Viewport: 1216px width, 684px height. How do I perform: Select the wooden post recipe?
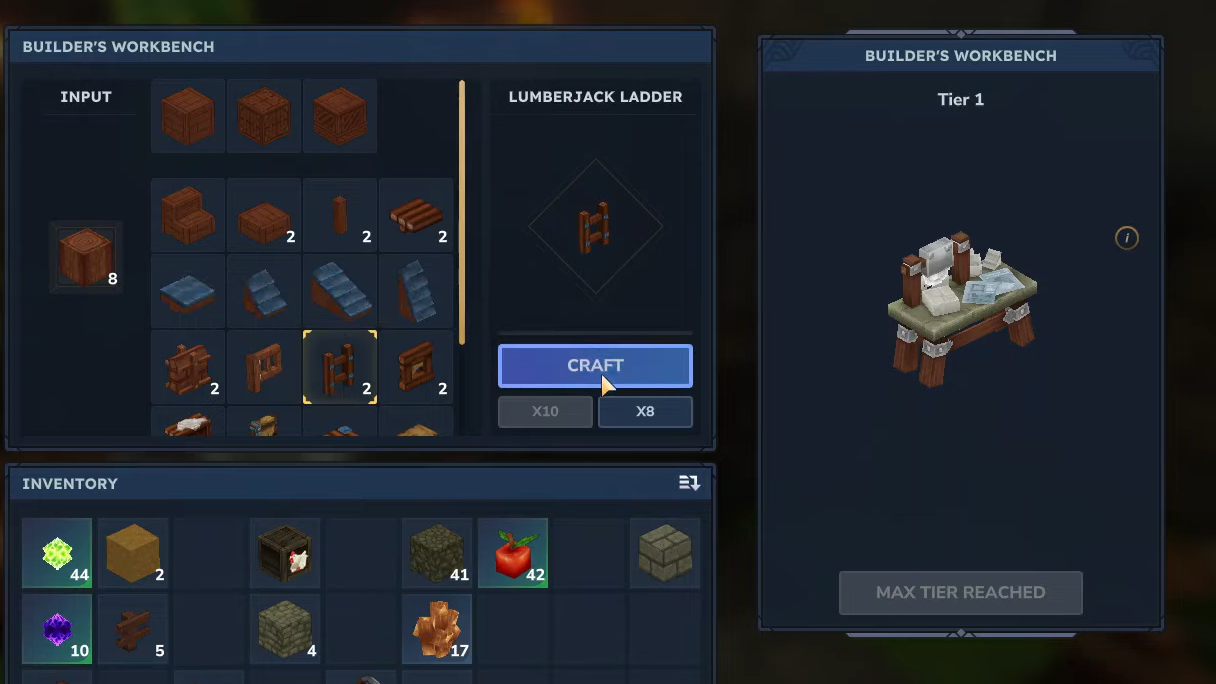click(340, 215)
